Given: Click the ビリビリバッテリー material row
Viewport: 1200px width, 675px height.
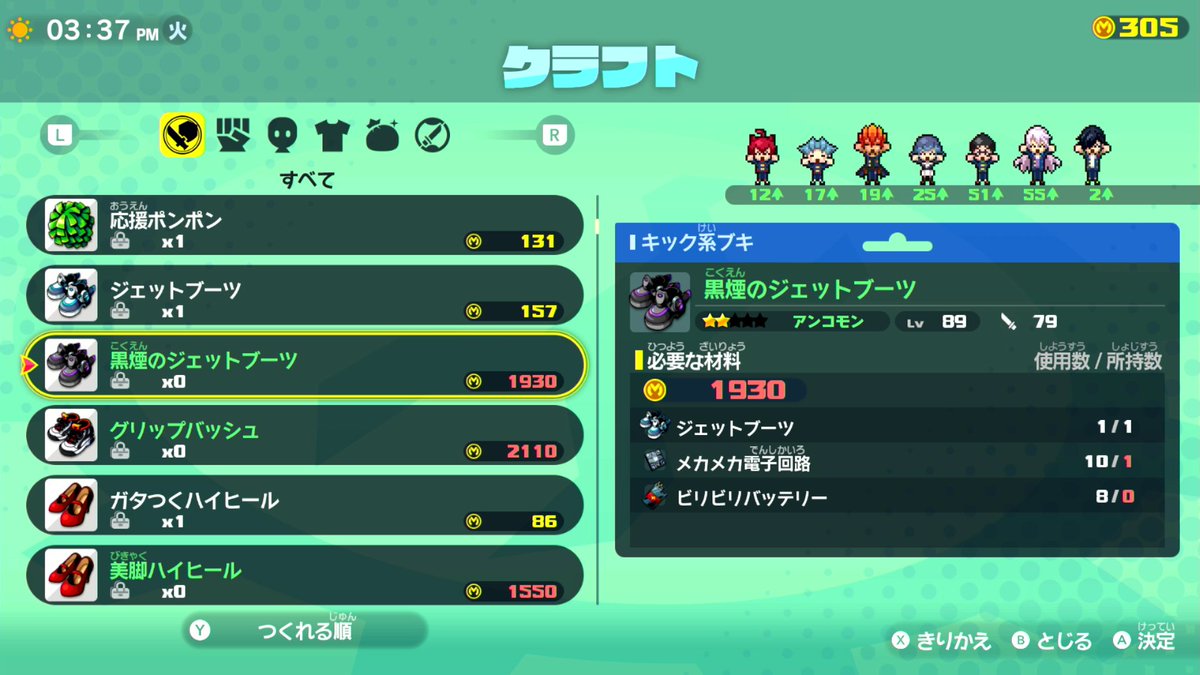Looking at the screenshot, I should click(890, 496).
